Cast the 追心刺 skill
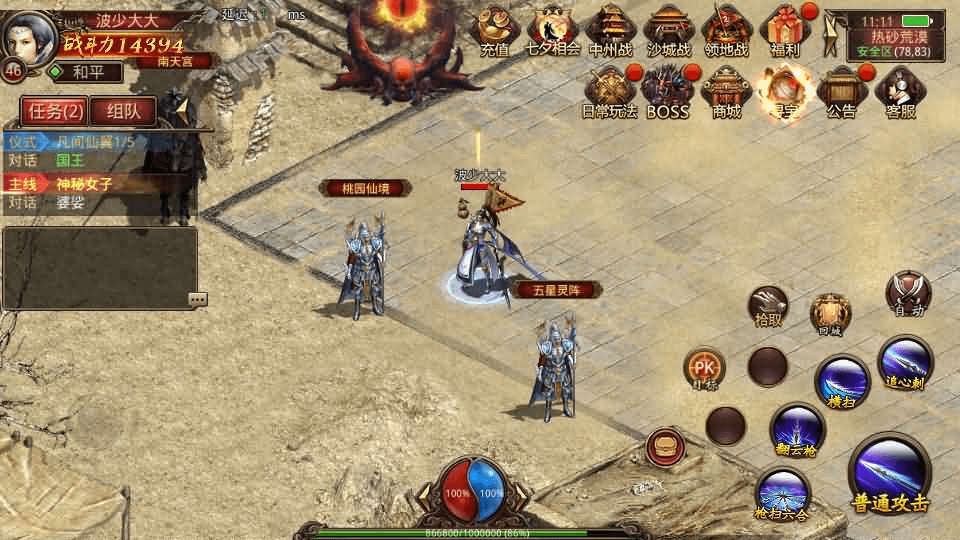 (x=905, y=362)
